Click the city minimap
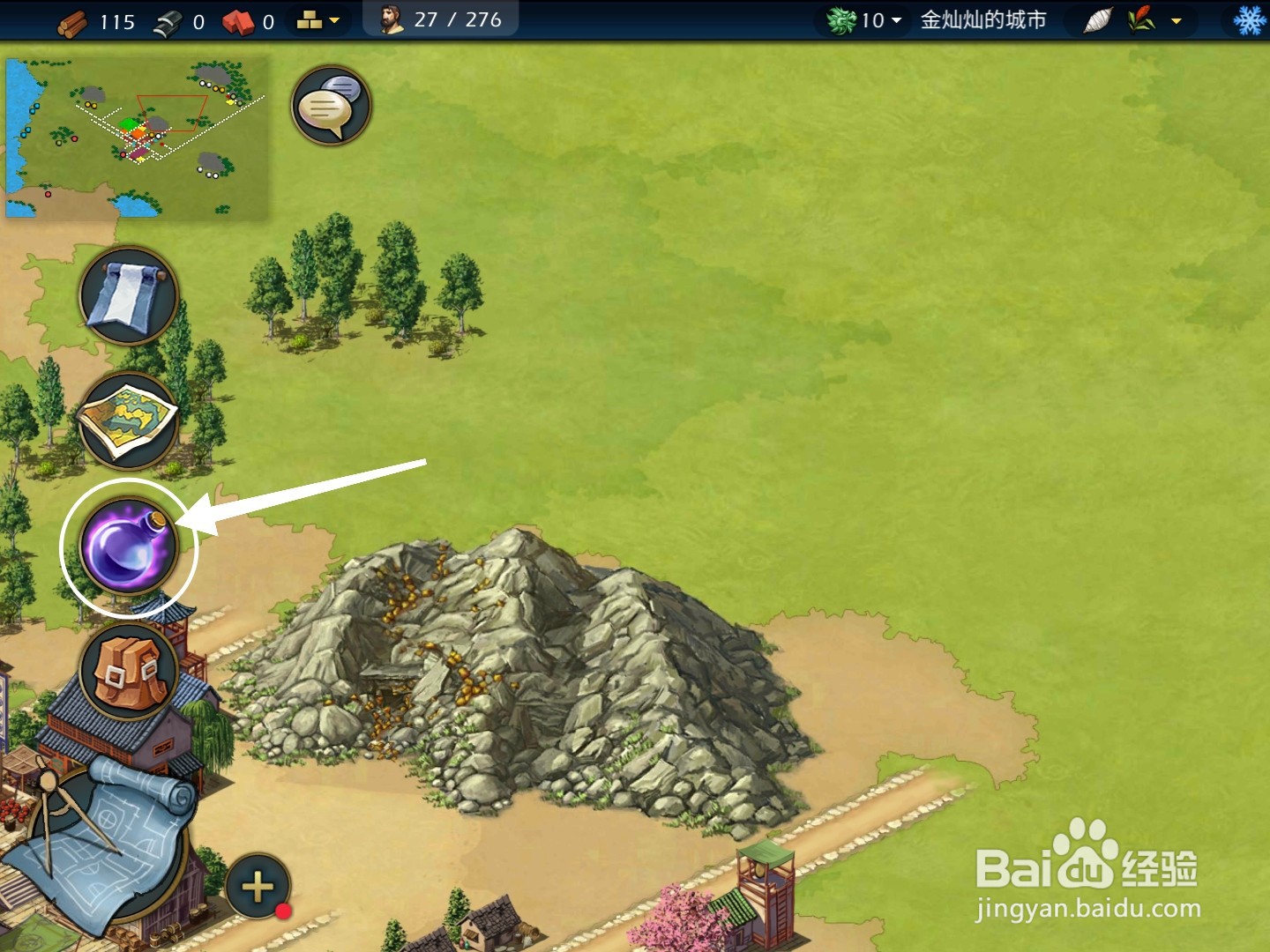Image resolution: width=1270 pixels, height=952 pixels. (137, 138)
